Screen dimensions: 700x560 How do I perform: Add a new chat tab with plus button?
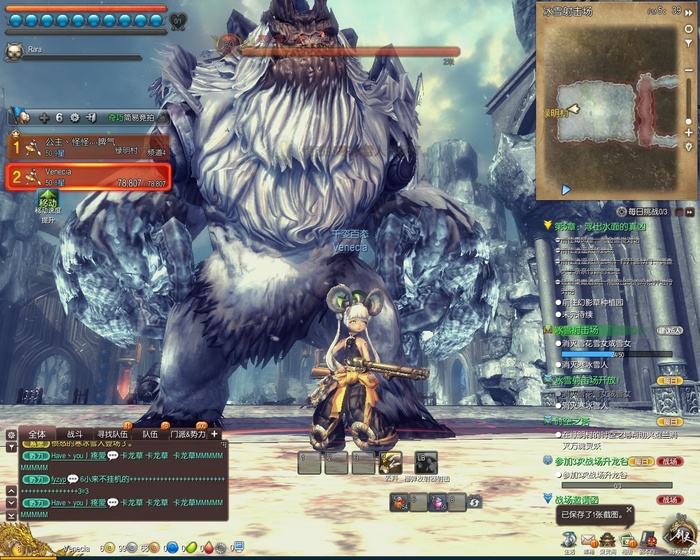[214, 434]
